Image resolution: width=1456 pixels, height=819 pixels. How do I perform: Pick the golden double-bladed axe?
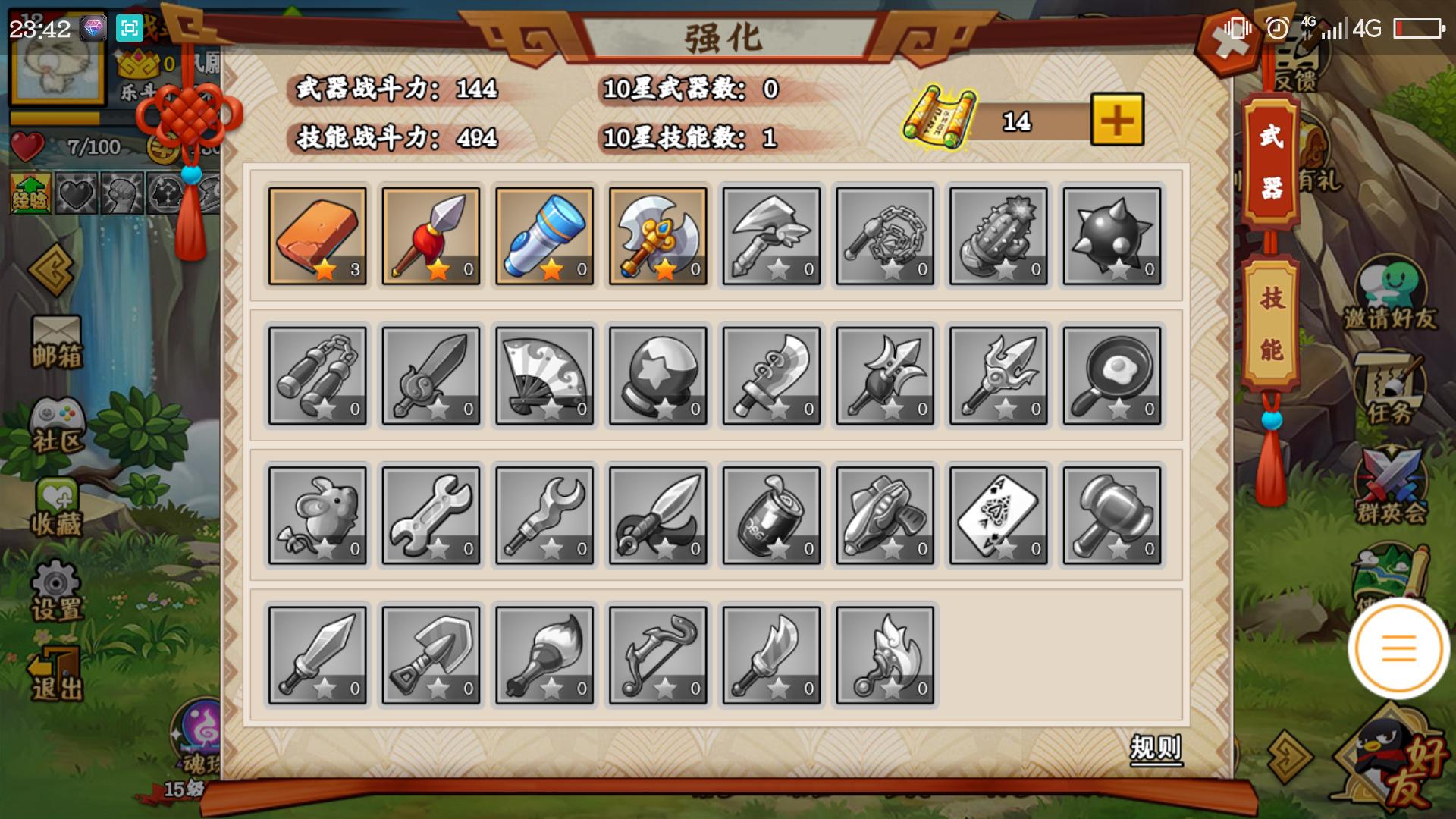click(658, 237)
